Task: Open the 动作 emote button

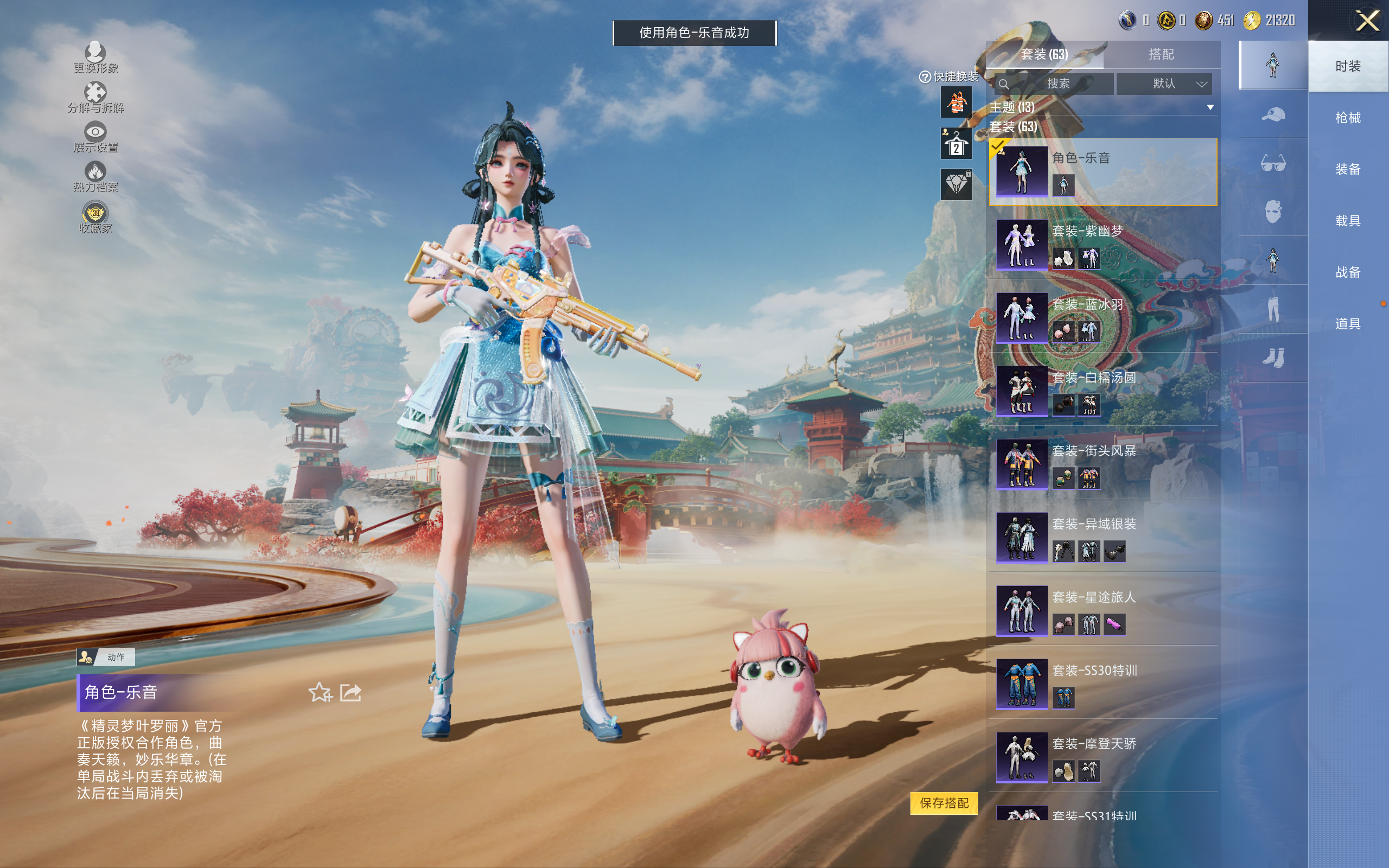Action: [x=106, y=657]
